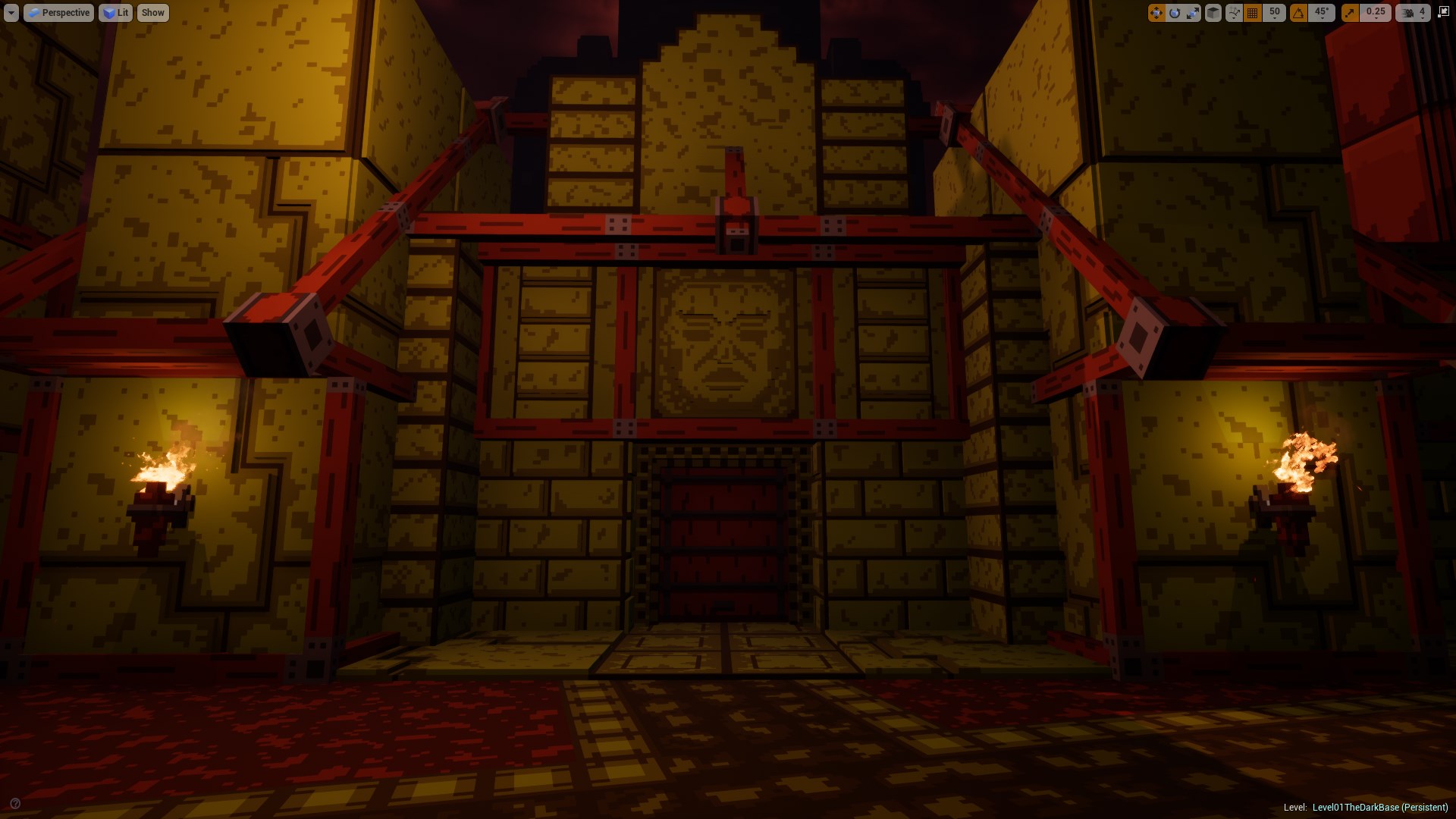1456x819 pixels.
Task: Change the Lit shading mode
Action: pyautogui.click(x=115, y=13)
